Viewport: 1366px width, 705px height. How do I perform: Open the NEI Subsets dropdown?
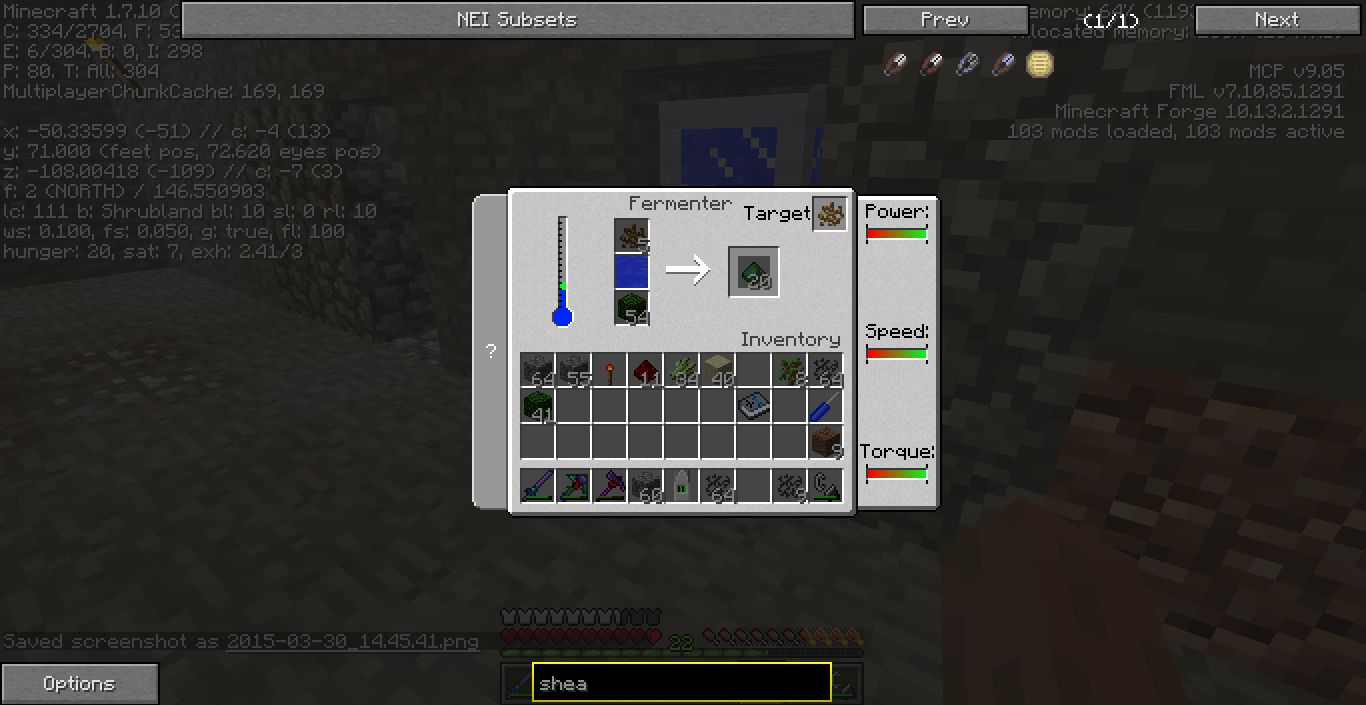517,19
